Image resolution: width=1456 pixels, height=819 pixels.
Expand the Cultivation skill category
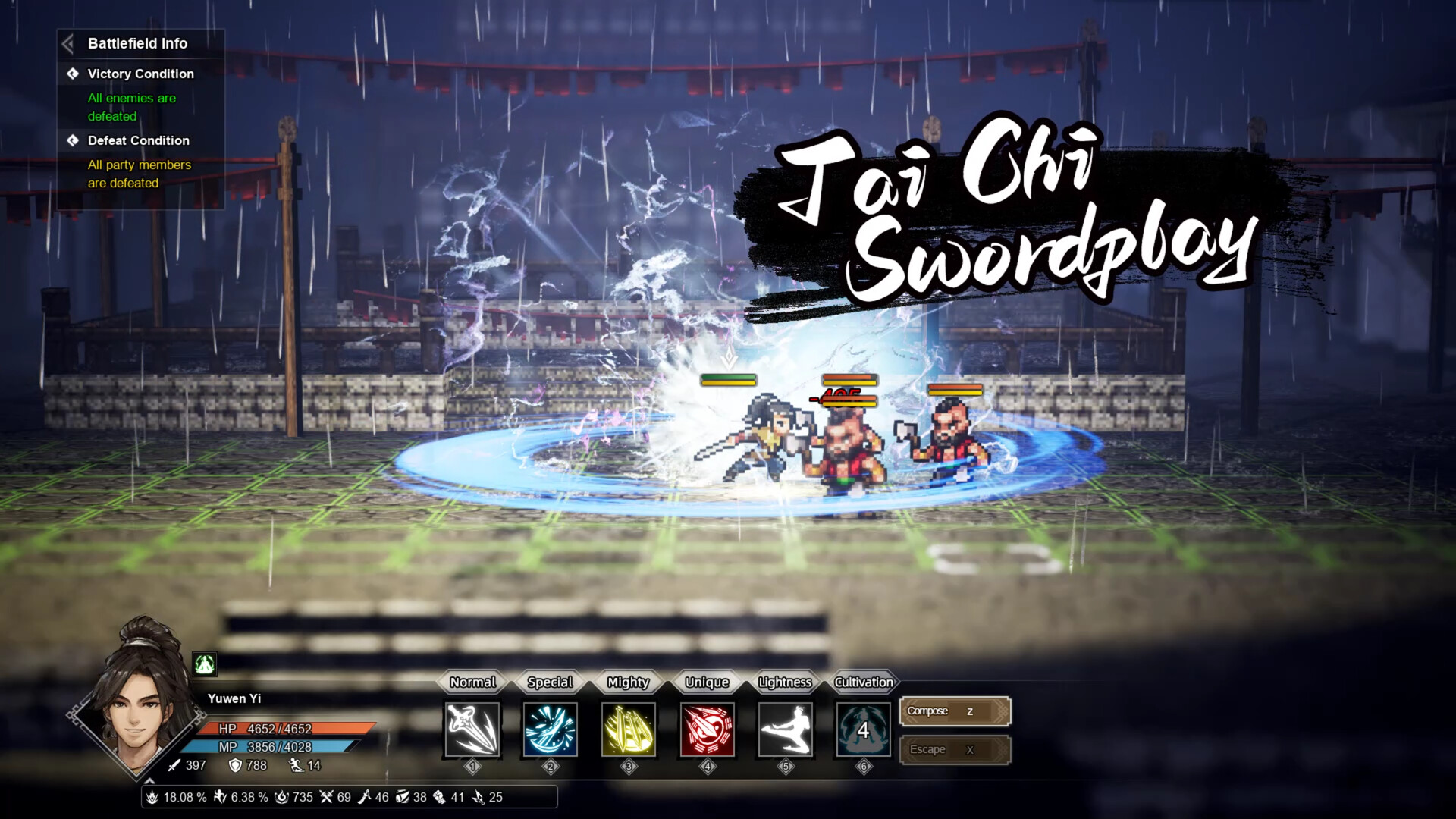click(863, 682)
